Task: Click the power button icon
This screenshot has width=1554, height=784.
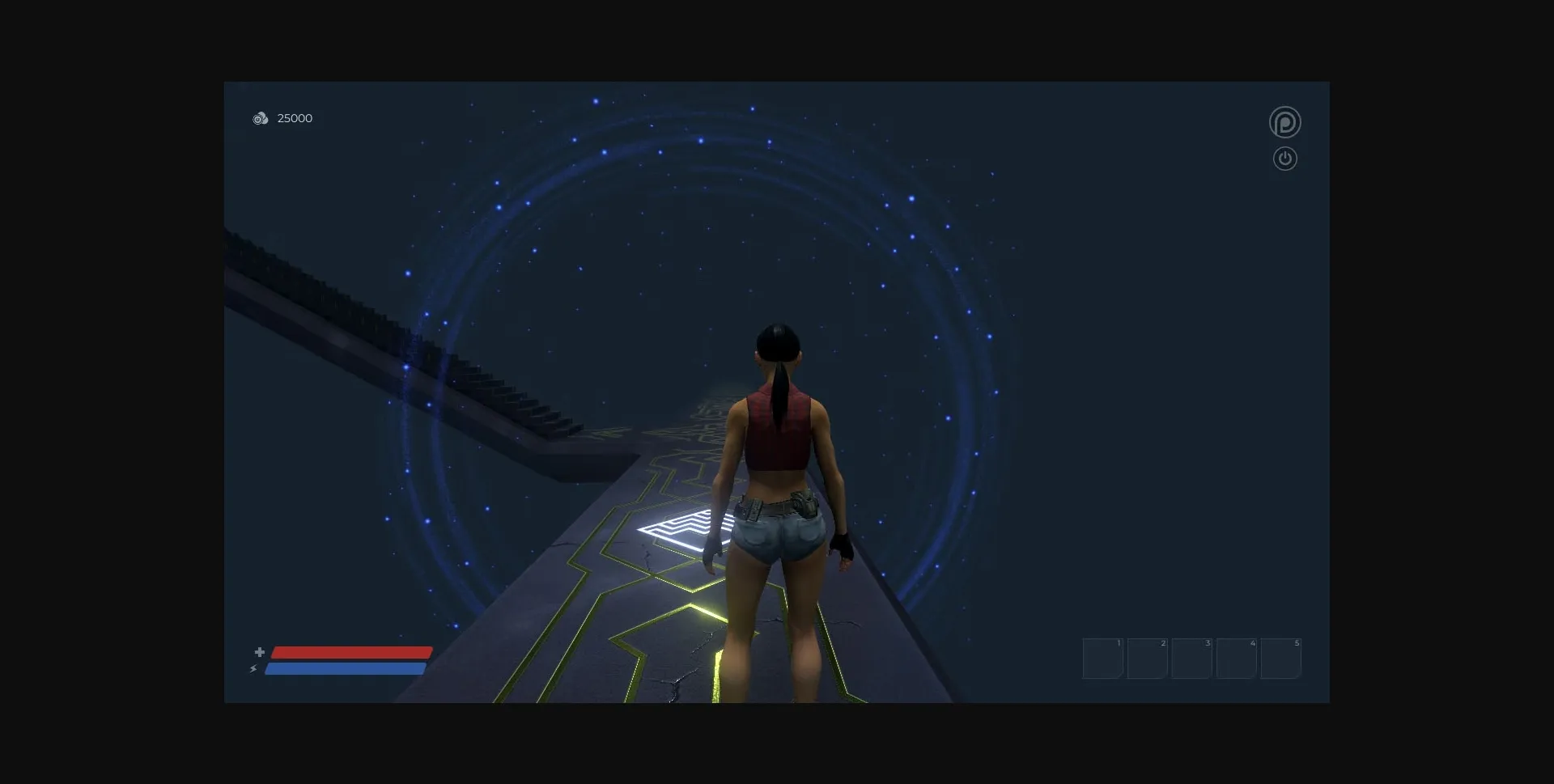Action: pyautogui.click(x=1285, y=159)
